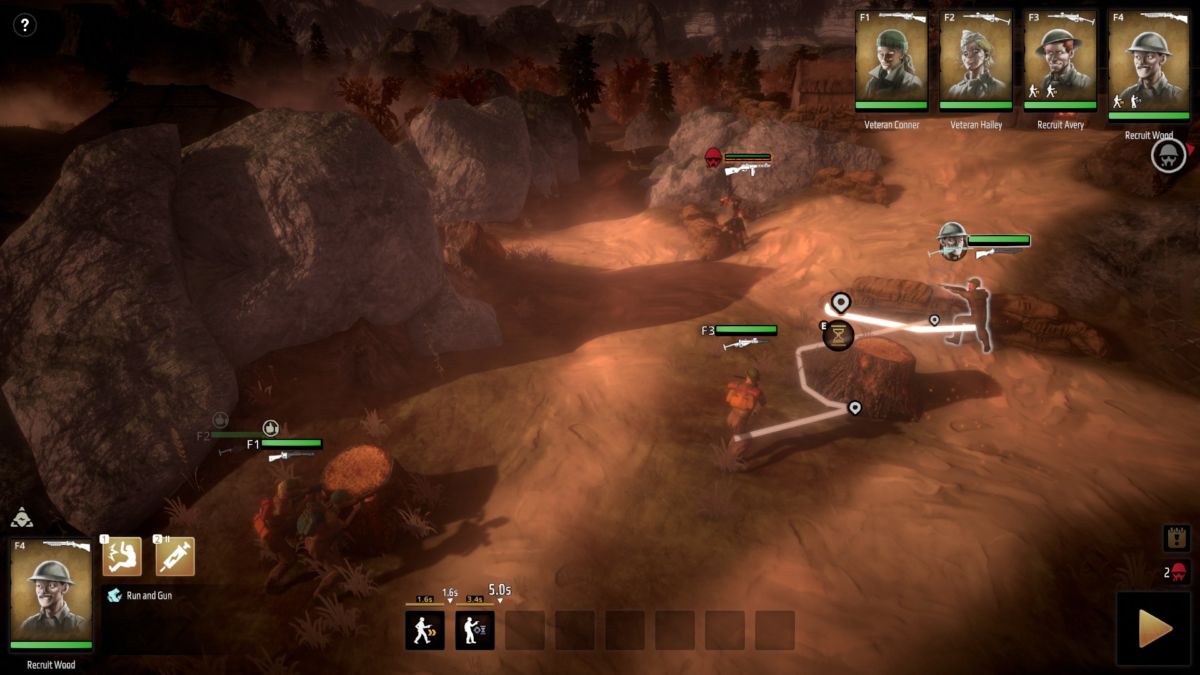Click the hourglass wait marker on the path
1200x675 pixels.
pos(838,336)
